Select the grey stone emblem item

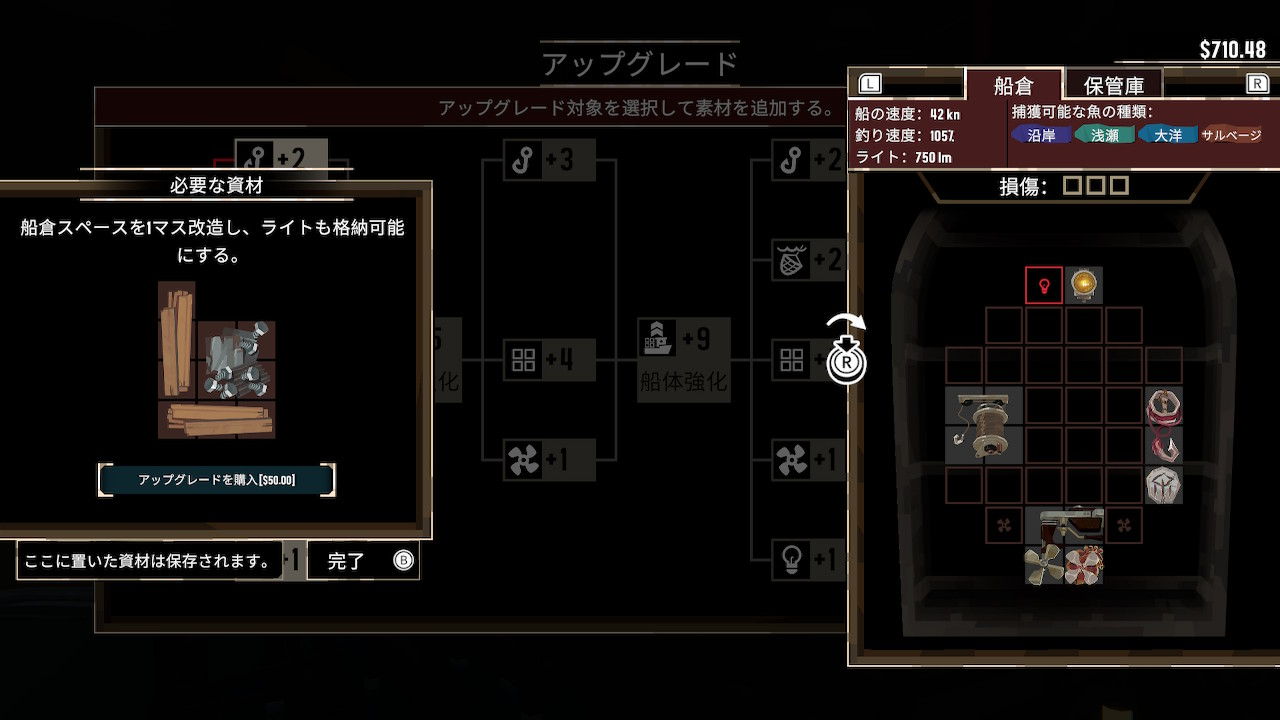pos(1164,485)
